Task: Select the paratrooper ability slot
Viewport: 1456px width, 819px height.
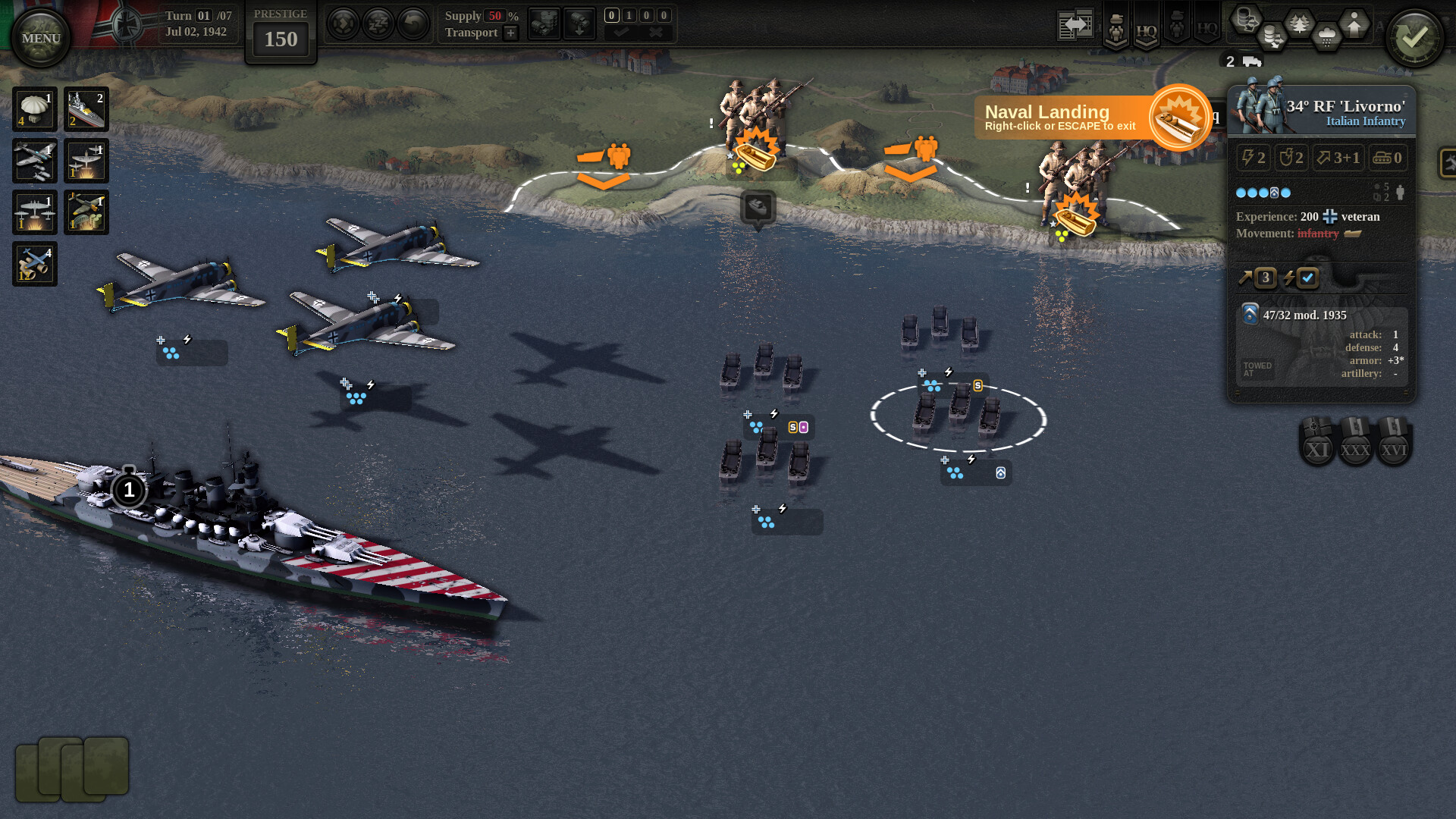Action: click(x=34, y=109)
